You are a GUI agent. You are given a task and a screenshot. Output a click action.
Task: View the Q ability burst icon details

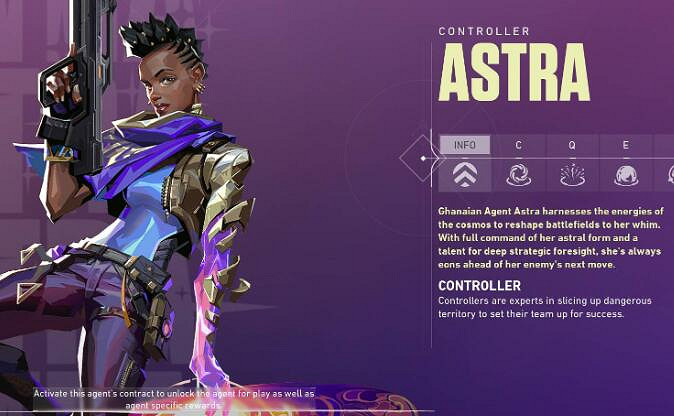[572, 175]
